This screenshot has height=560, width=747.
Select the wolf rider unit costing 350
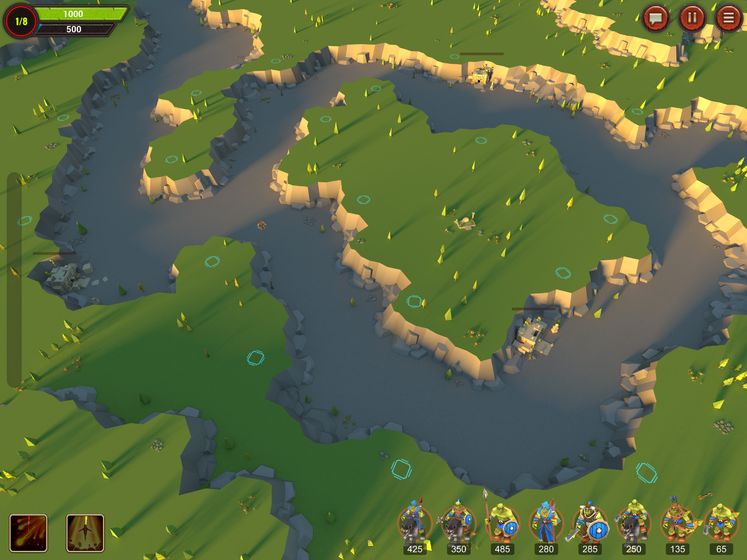coord(458,524)
